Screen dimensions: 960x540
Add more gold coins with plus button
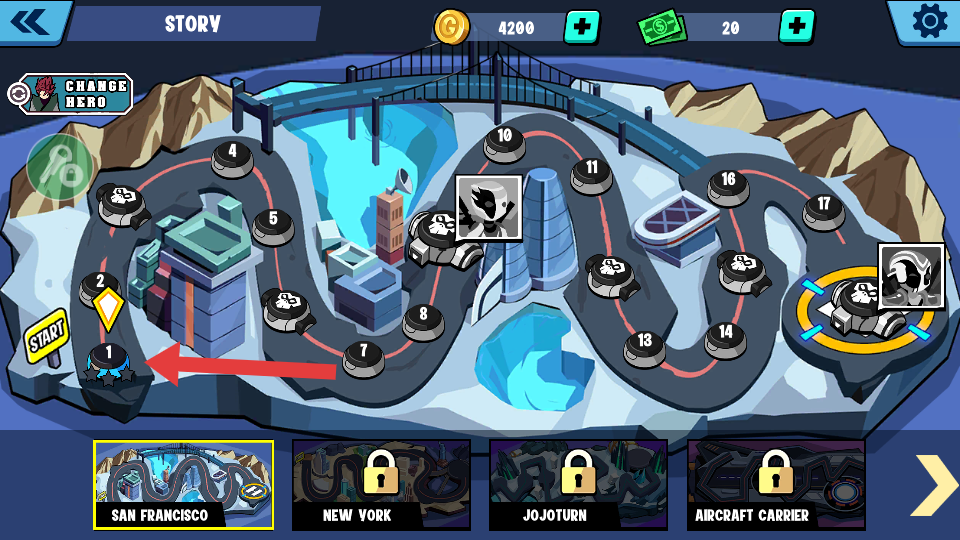[582, 27]
